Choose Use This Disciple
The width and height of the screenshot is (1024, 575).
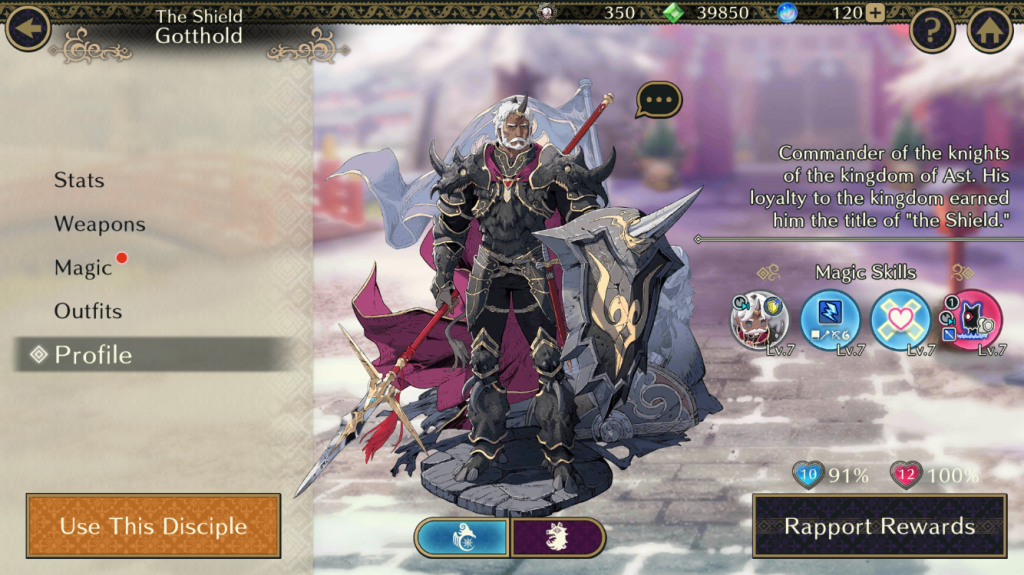click(153, 526)
